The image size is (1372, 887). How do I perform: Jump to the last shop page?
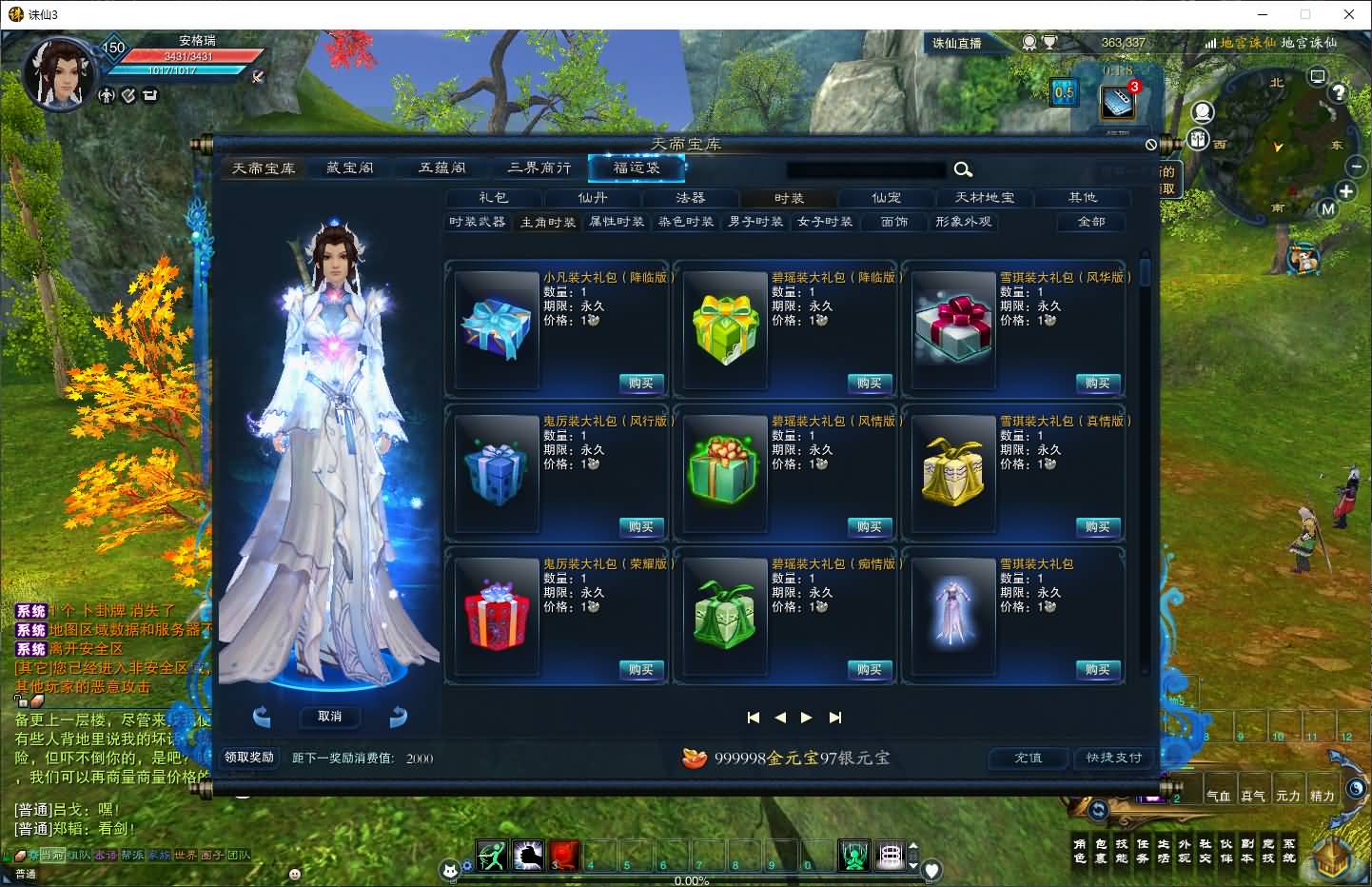[835, 718]
